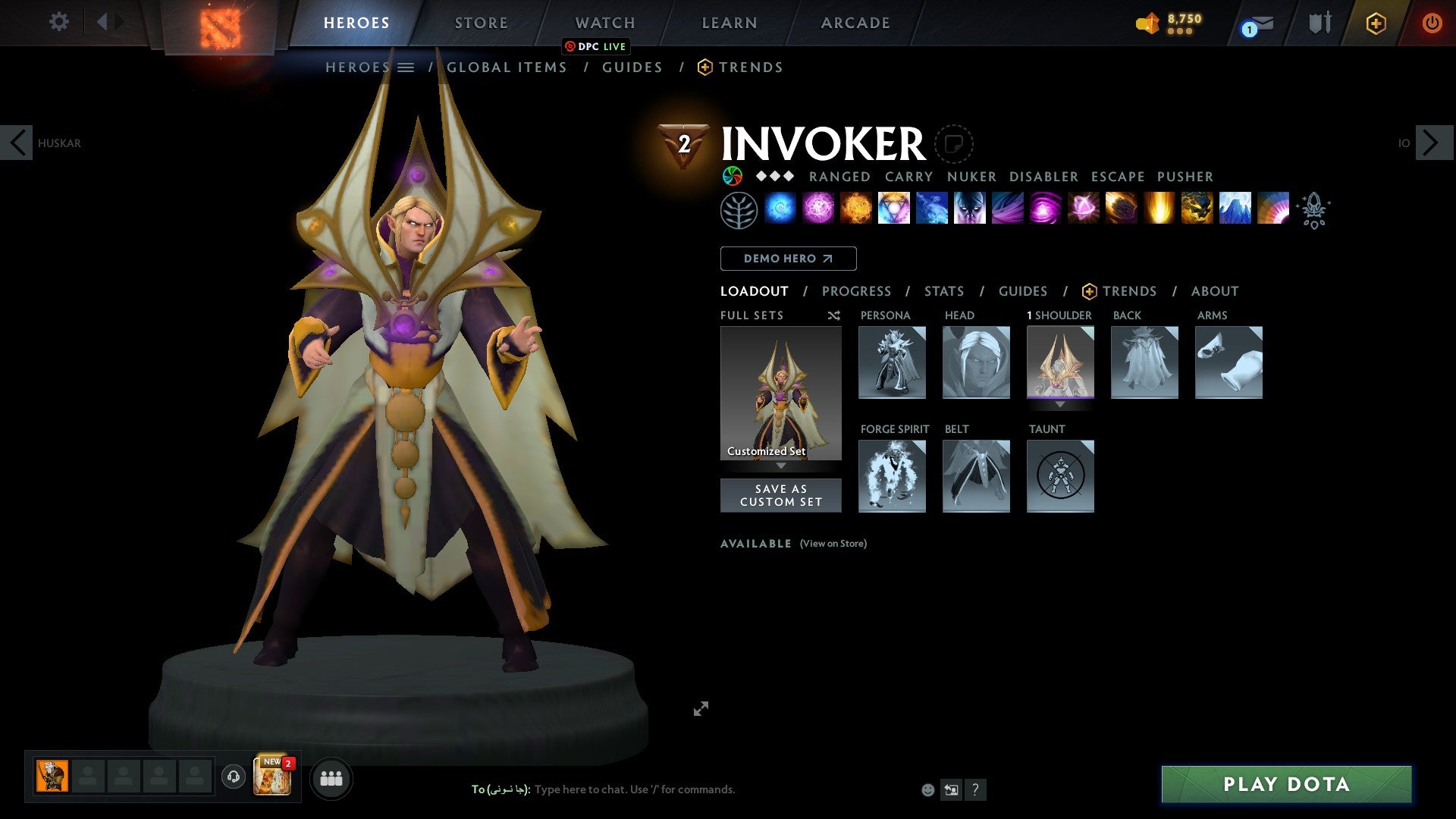This screenshot has height=819, width=1456.
Task: Click the shield icon in the top bar
Action: pyautogui.click(x=1320, y=22)
